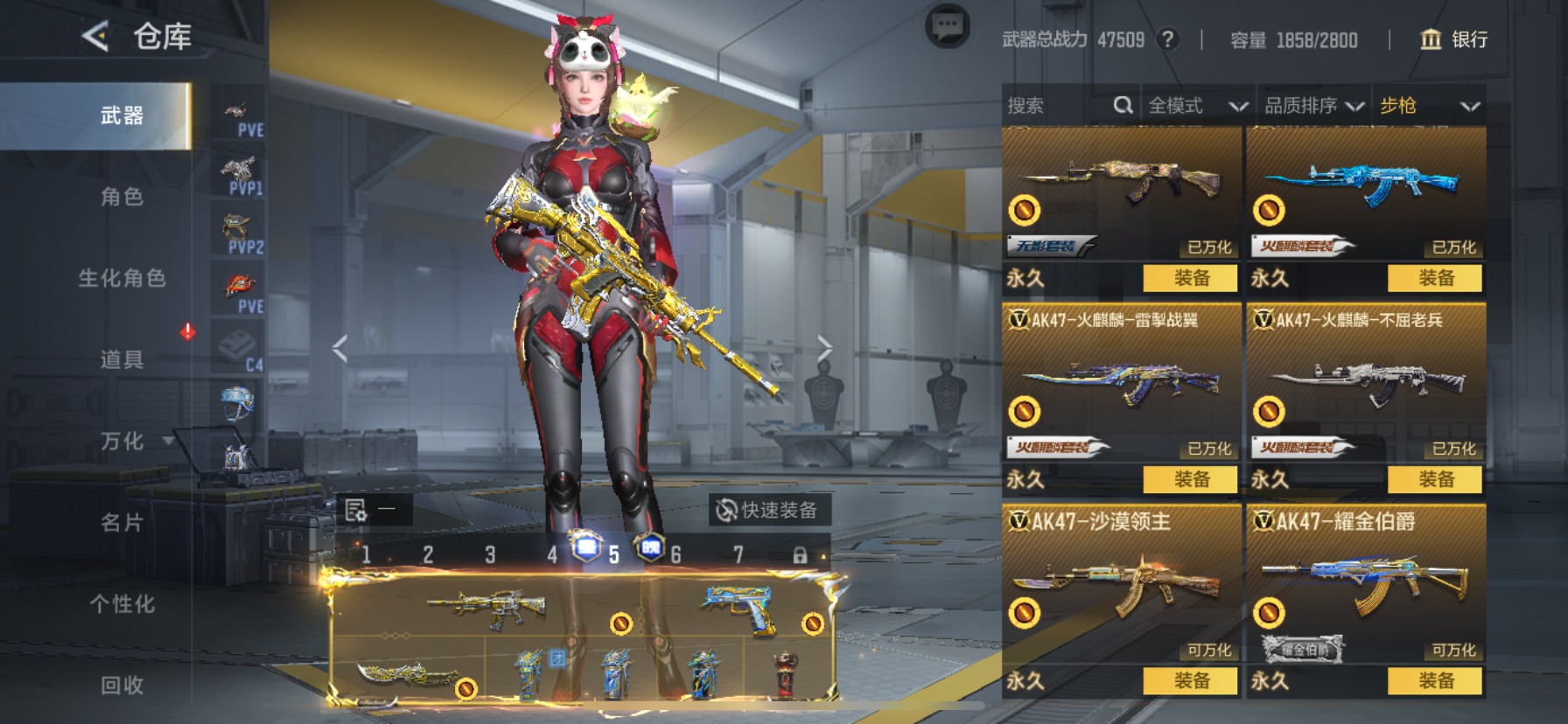This screenshot has width=1568, height=724.
Task: Open the 步枪 weapon type dropdown
Action: [x=1429, y=106]
